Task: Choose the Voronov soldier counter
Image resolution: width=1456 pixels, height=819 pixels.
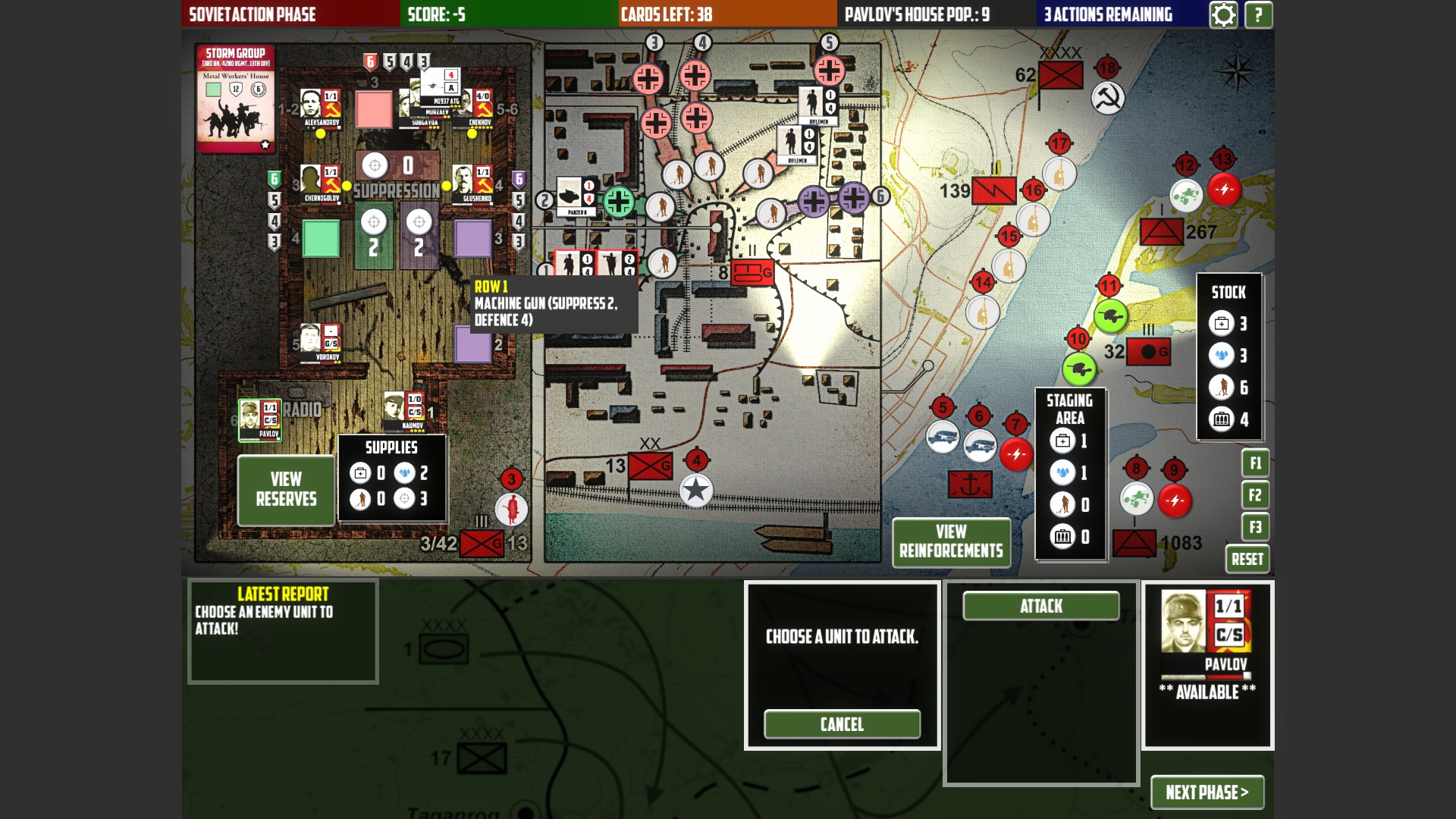Action: click(320, 343)
